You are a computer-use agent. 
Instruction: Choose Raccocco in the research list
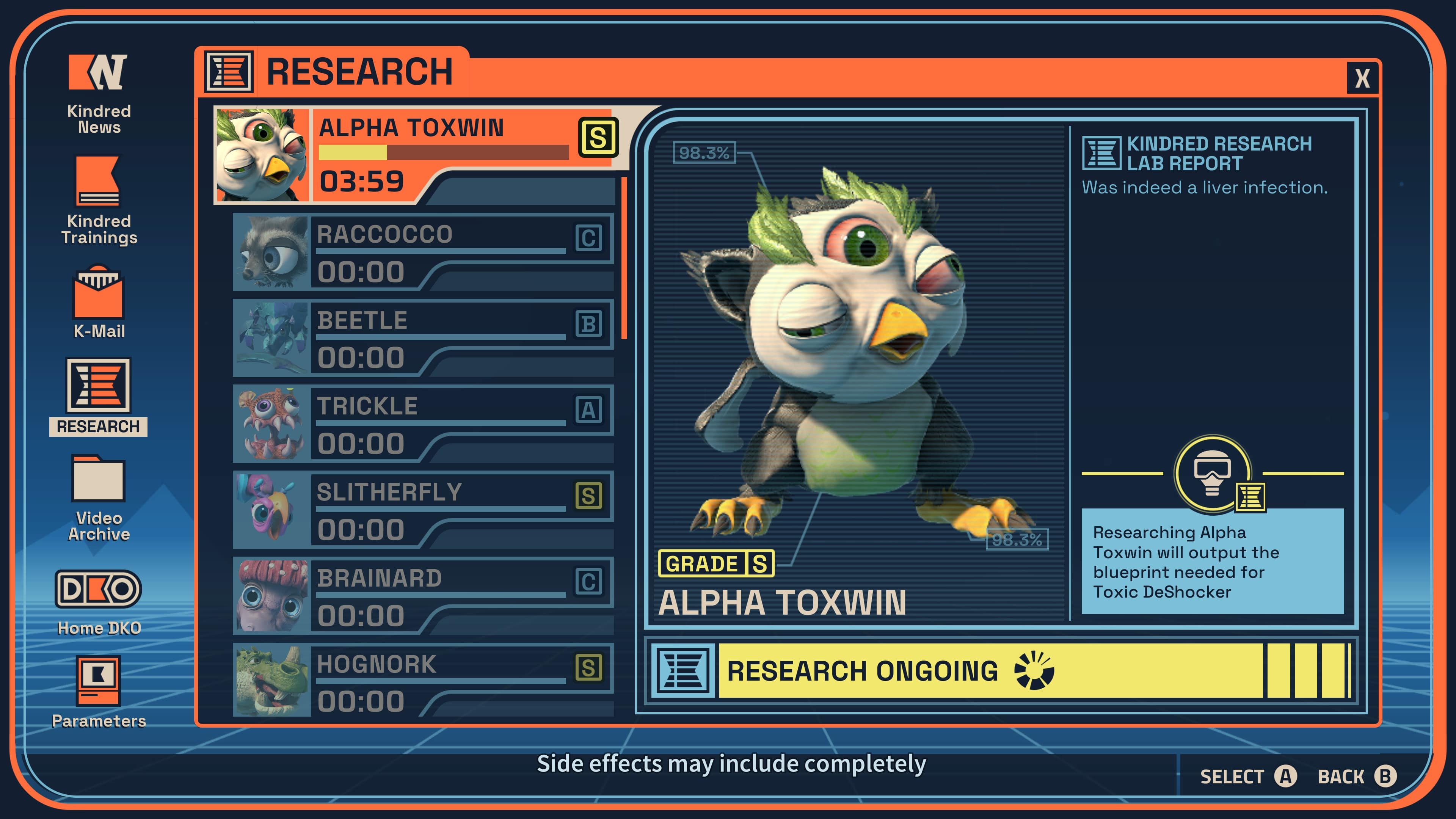[423, 252]
